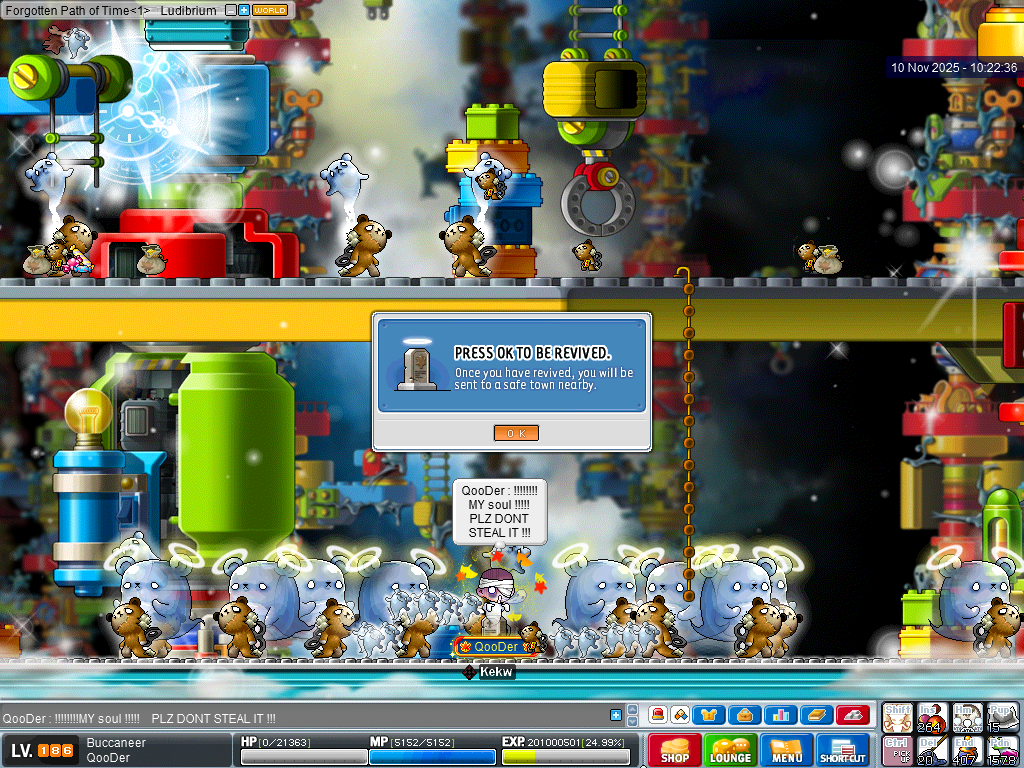Expand the chat window with the plus button
1024x768 pixels.
point(616,715)
